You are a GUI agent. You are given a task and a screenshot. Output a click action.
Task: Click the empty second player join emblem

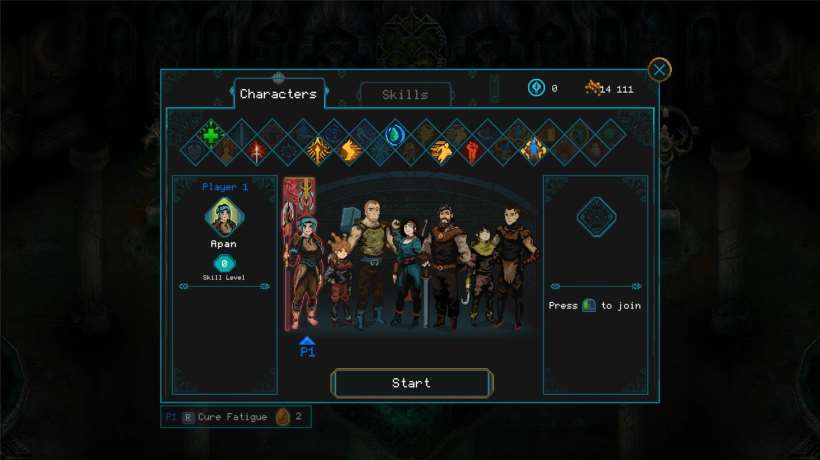click(x=596, y=217)
